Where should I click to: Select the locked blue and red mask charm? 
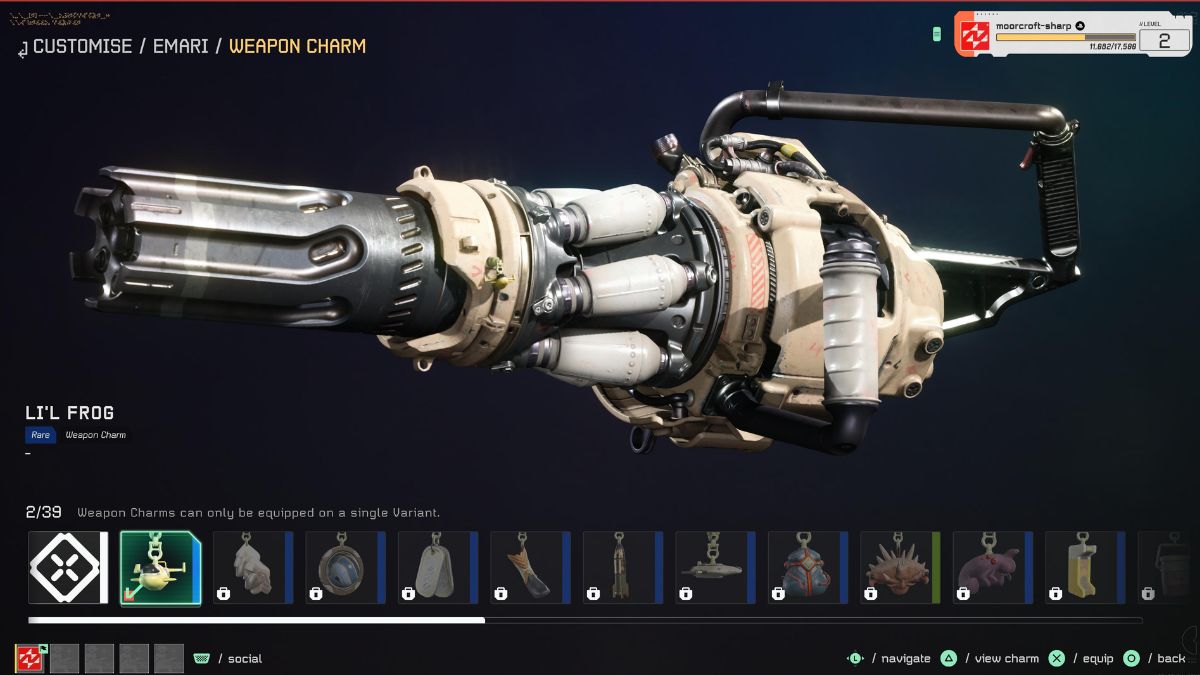(807, 567)
